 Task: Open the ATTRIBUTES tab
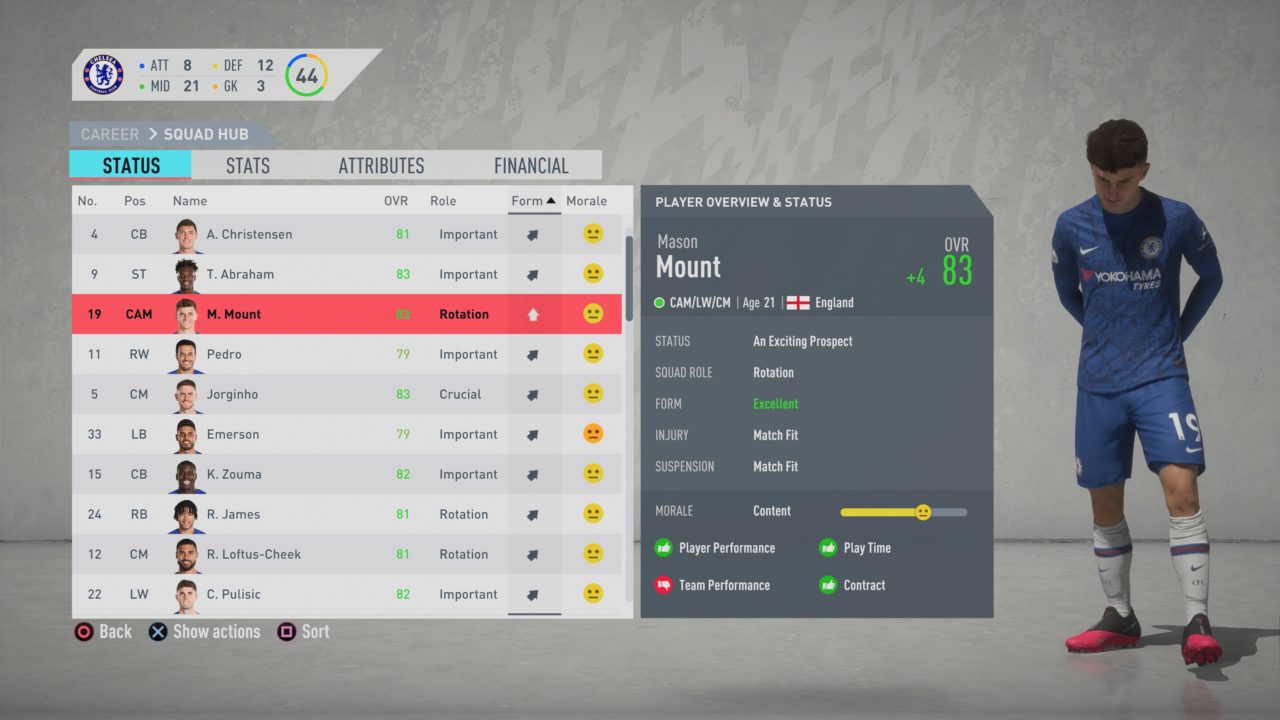pyautogui.click(x=381, y=165)
